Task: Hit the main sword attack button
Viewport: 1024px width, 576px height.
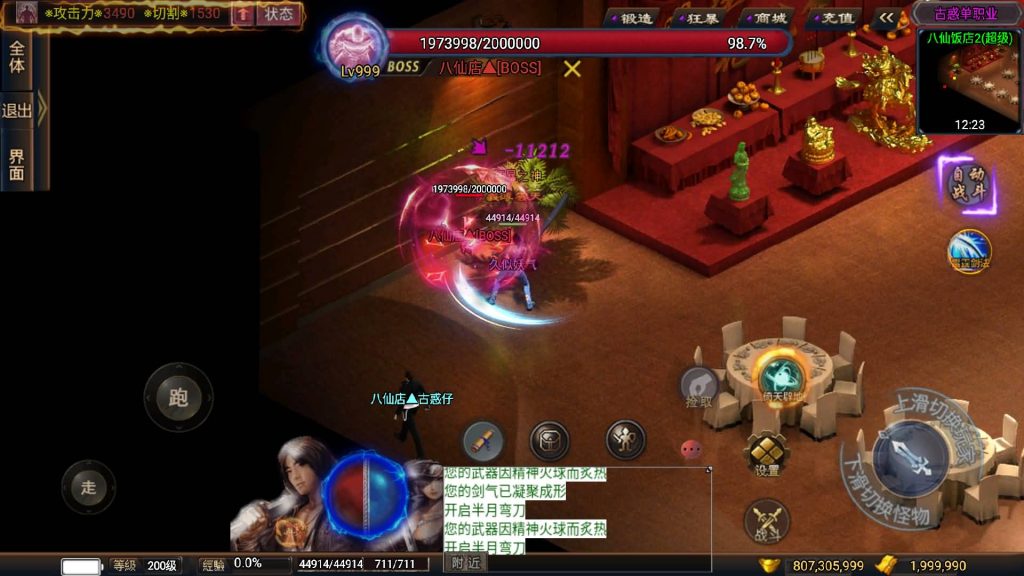Action: (910, 459)
